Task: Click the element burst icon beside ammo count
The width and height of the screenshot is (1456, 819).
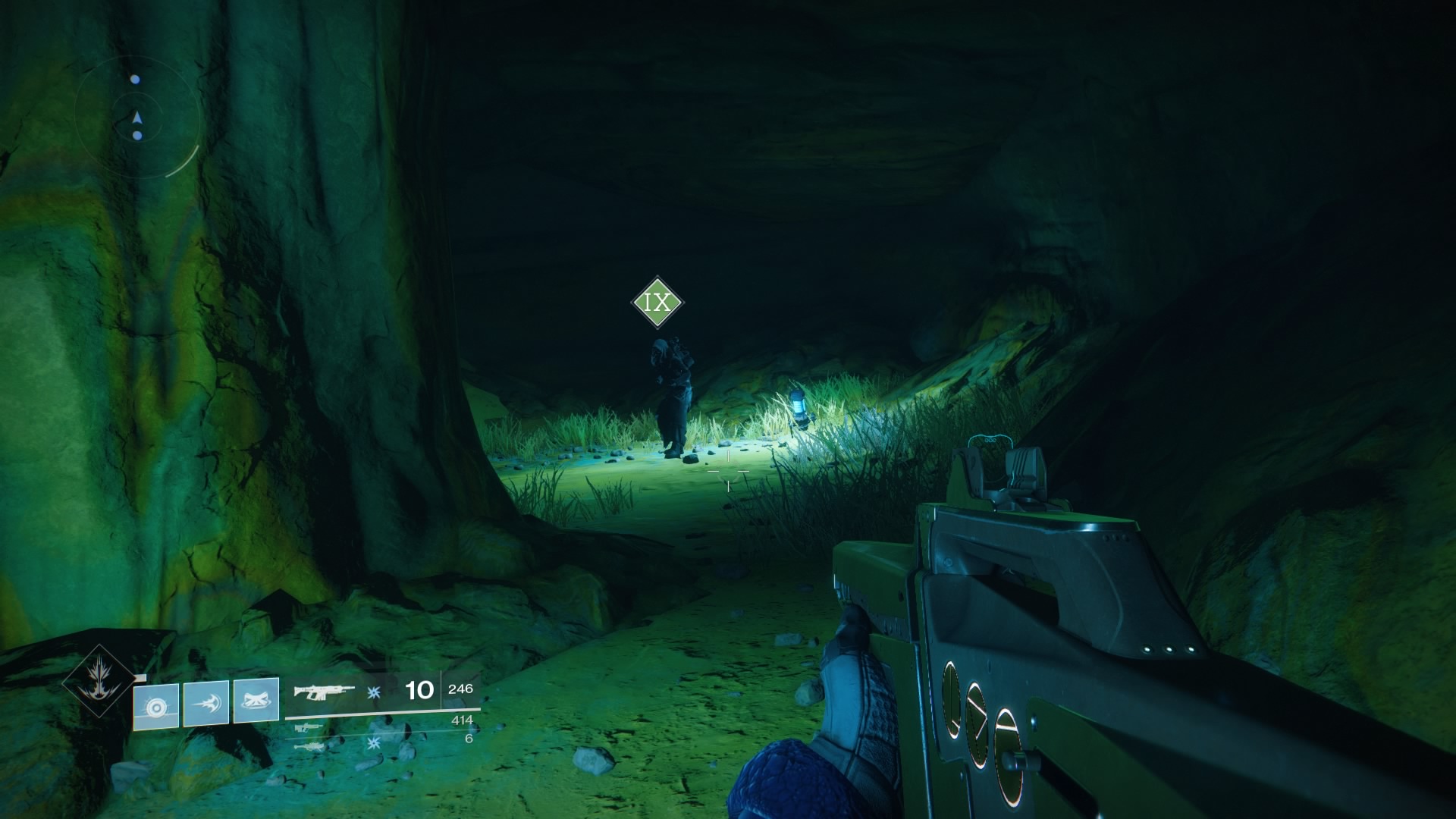Action: pyautogui.click(x=375, y=693)
